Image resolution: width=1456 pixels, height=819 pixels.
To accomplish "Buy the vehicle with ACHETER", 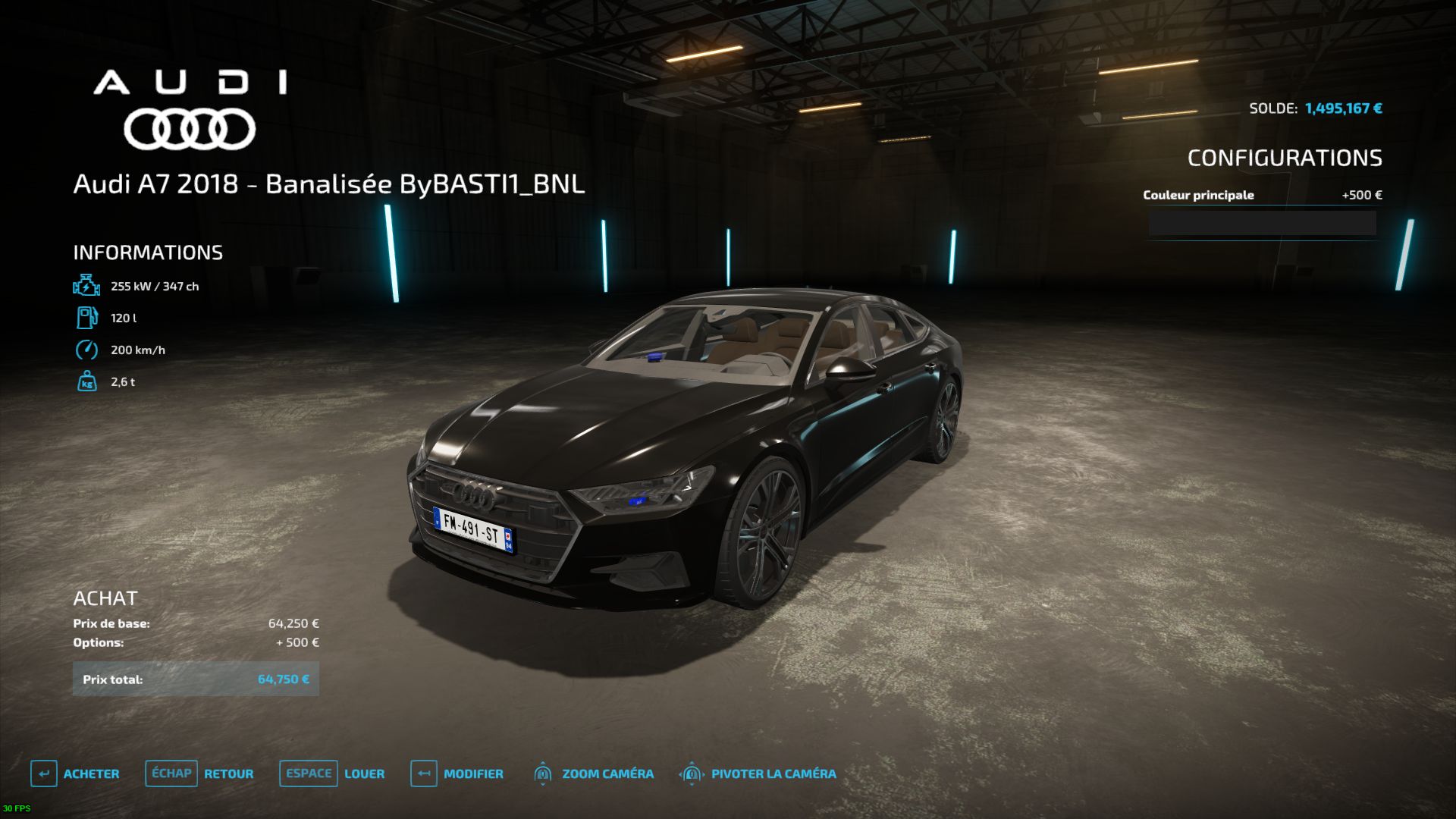I will point(76,773).
